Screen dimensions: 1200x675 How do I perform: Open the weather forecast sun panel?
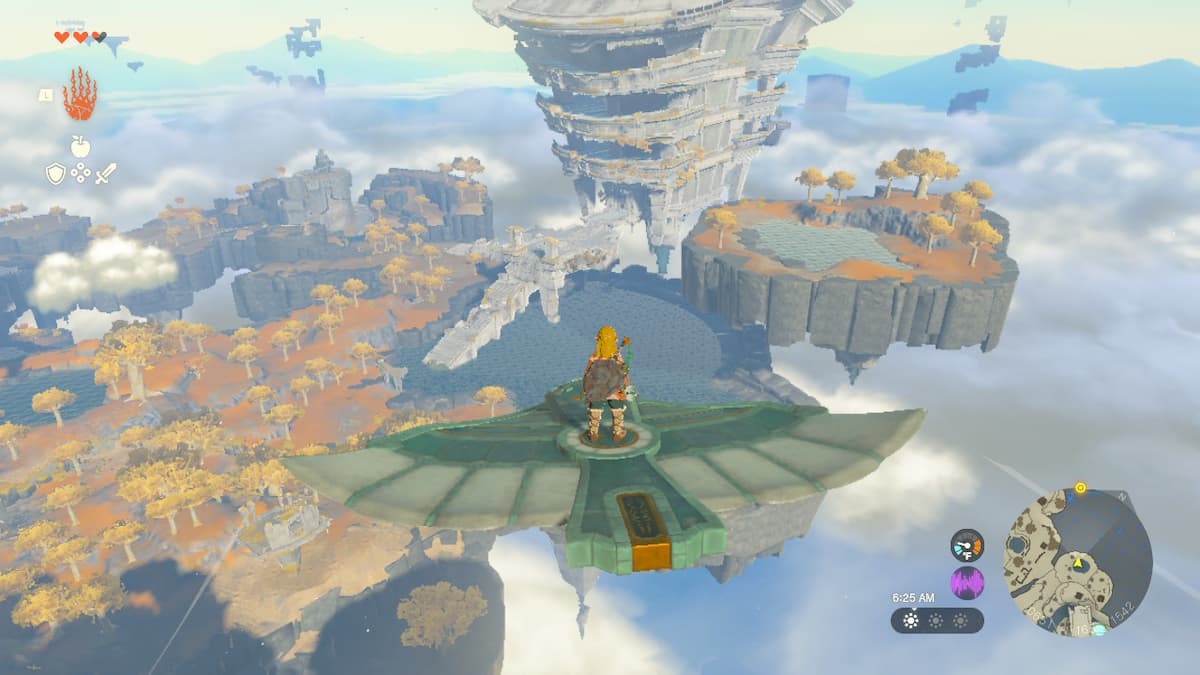(937, 620)
